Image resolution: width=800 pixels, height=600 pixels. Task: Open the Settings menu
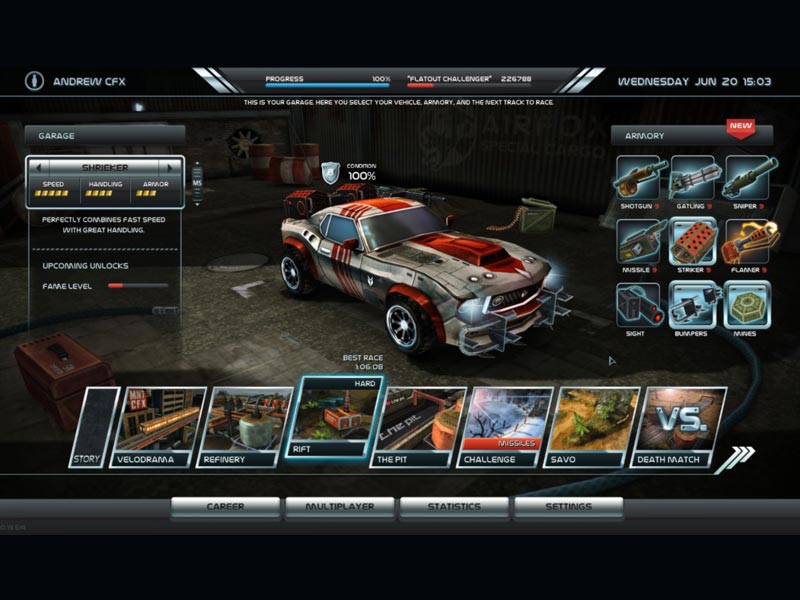568,507
